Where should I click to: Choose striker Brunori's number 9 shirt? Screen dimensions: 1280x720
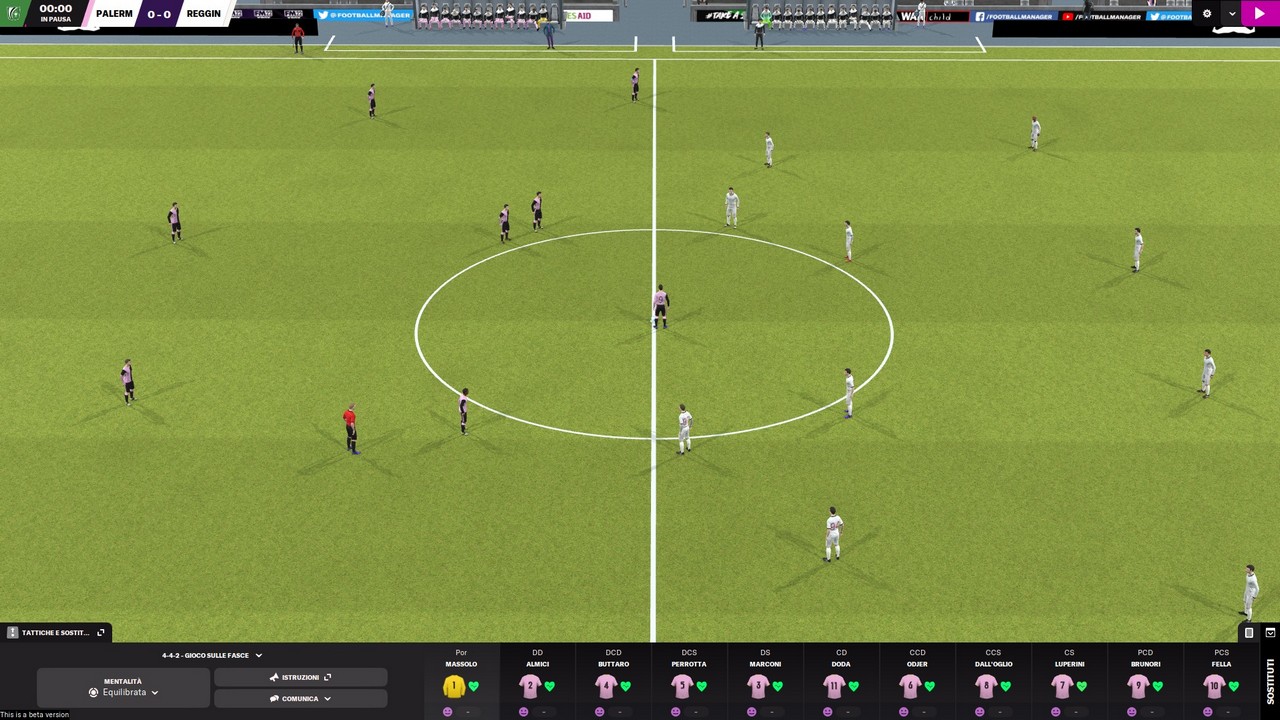[1138, 686]
